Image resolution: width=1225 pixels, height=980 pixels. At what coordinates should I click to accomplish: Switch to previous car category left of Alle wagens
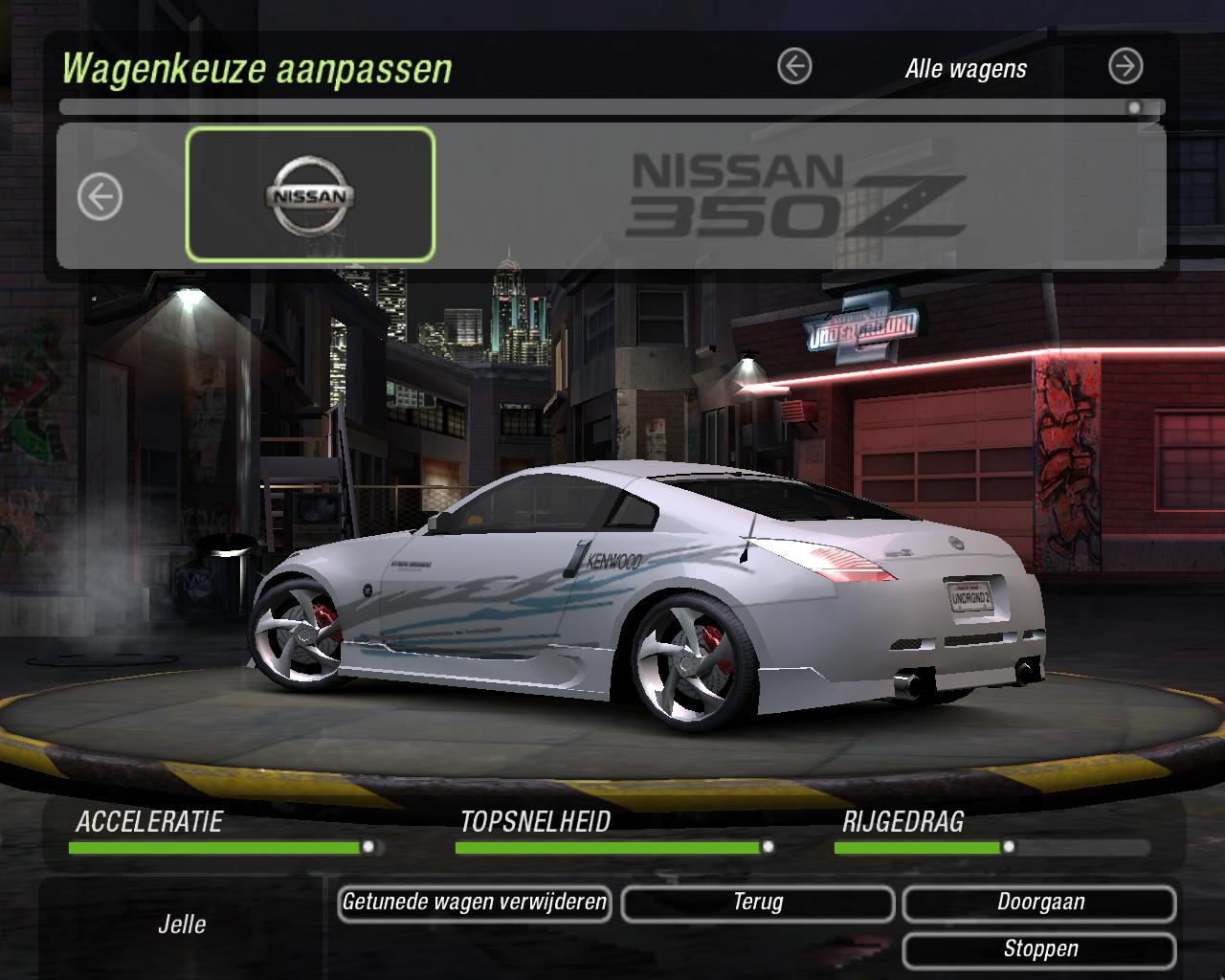794,67
